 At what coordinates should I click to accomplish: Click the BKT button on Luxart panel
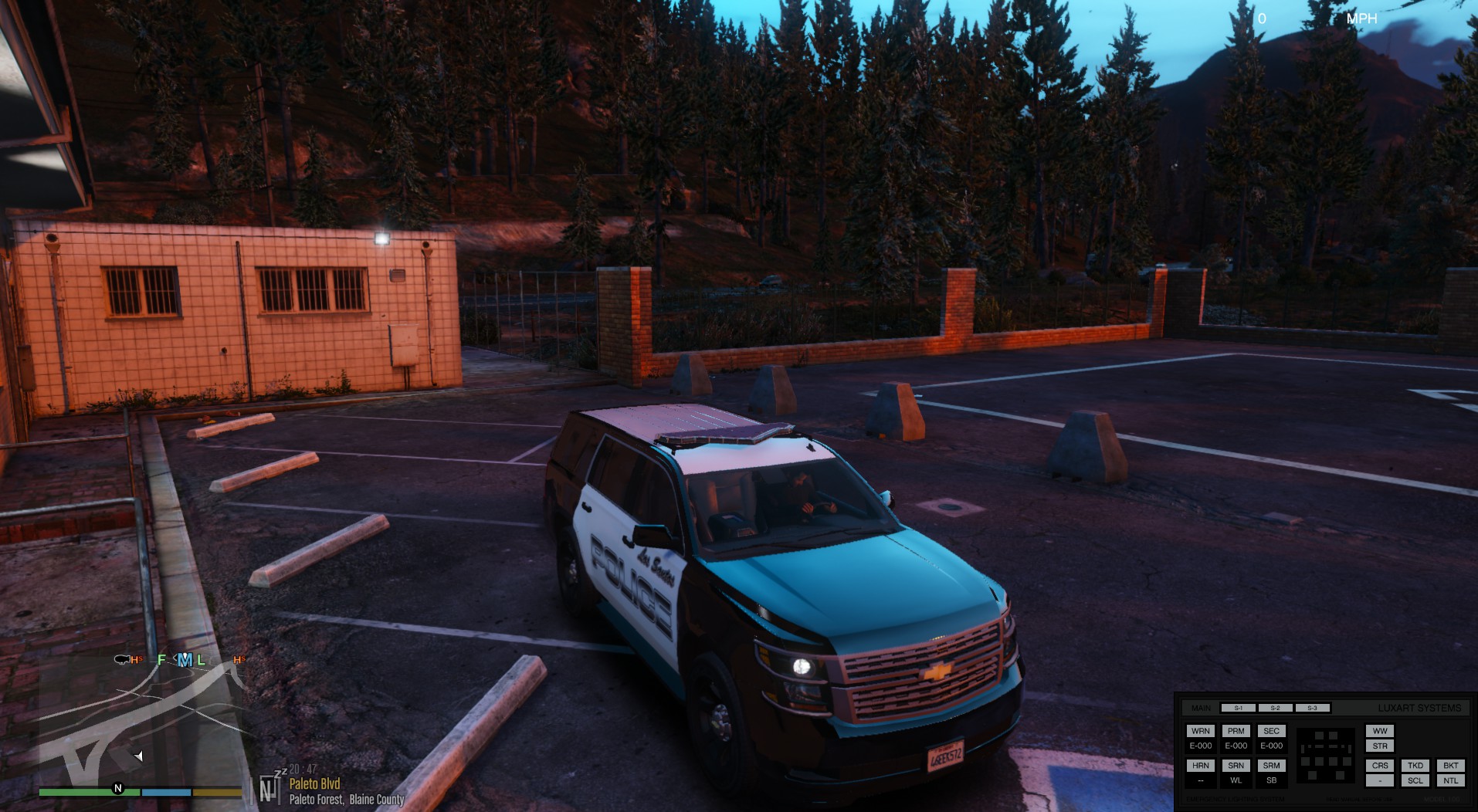[1451, 766]
